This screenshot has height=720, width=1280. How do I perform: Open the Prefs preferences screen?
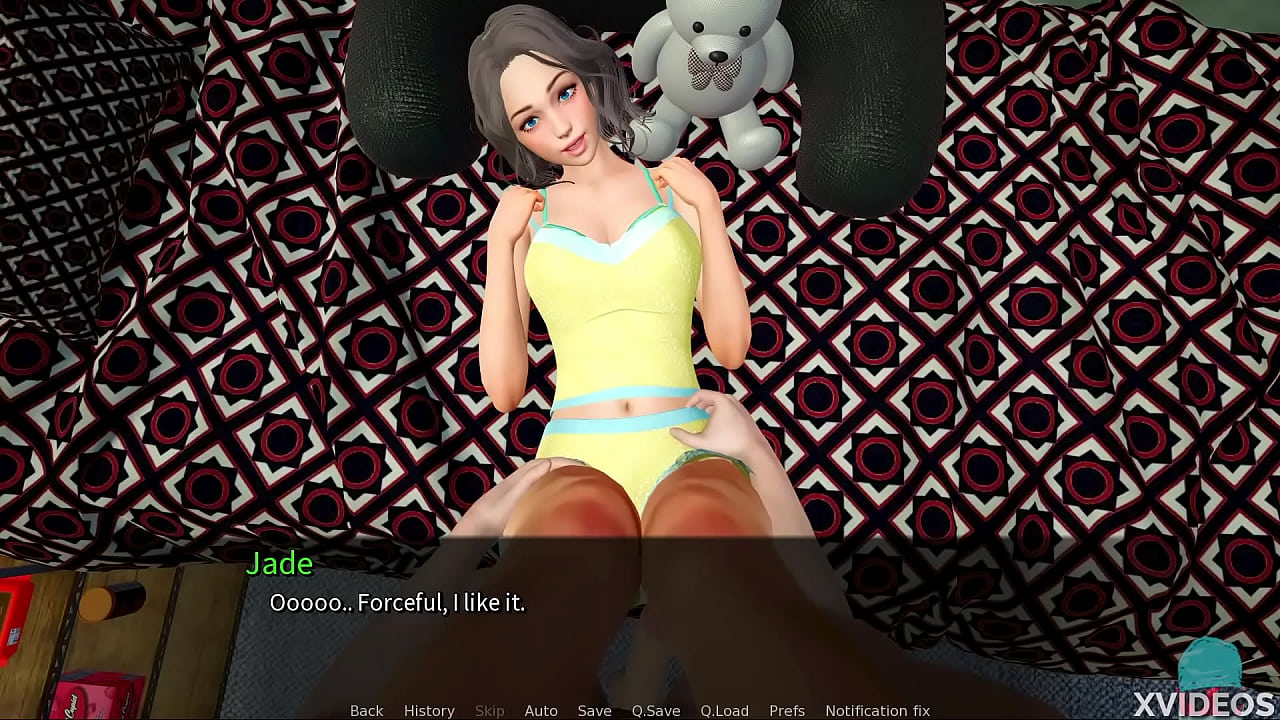pos(789,710)
